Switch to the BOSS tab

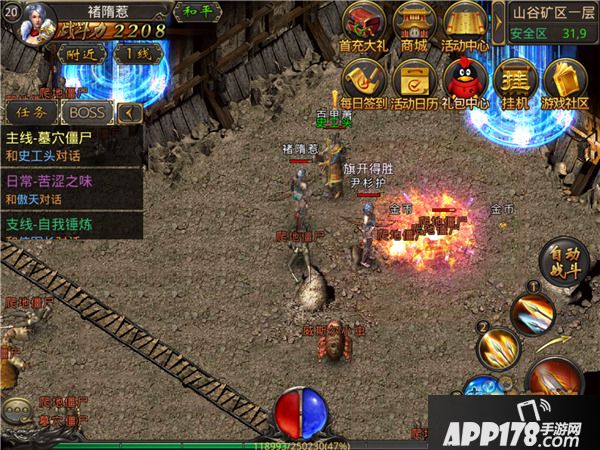click(86, 113)
